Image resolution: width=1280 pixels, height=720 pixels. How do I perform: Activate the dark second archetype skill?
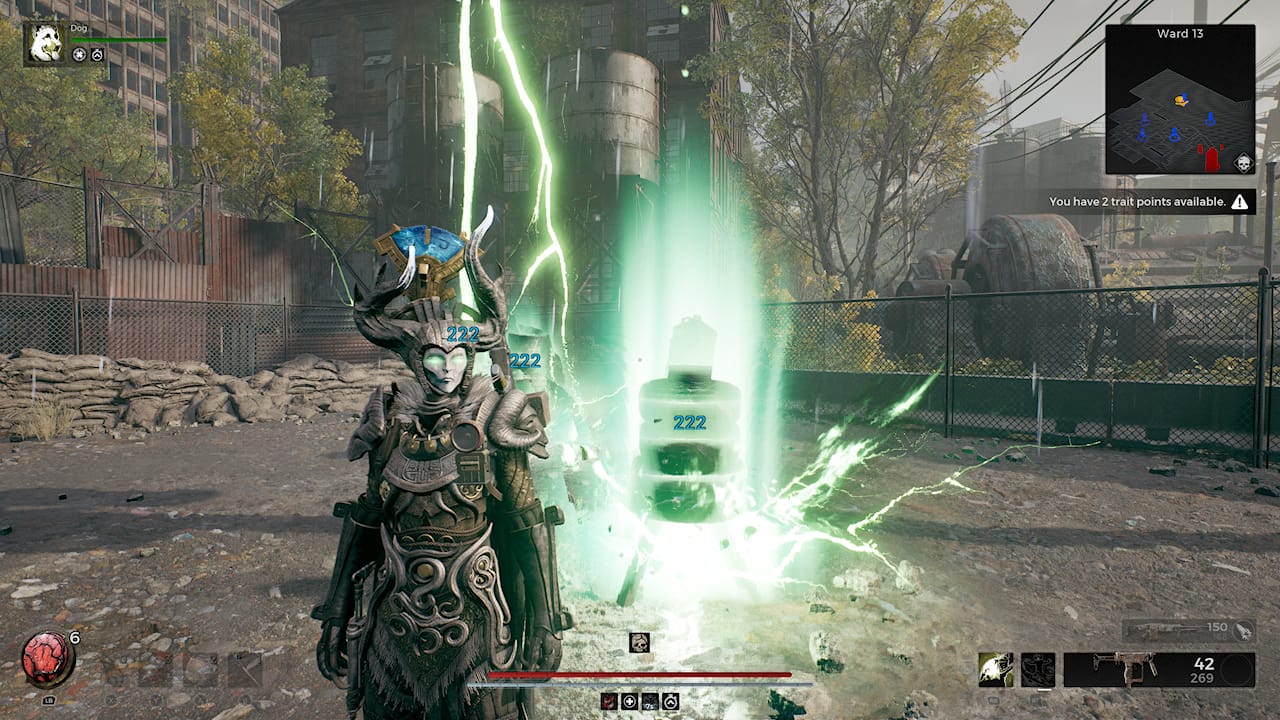pyautogui.click(x=1038, y=669)
